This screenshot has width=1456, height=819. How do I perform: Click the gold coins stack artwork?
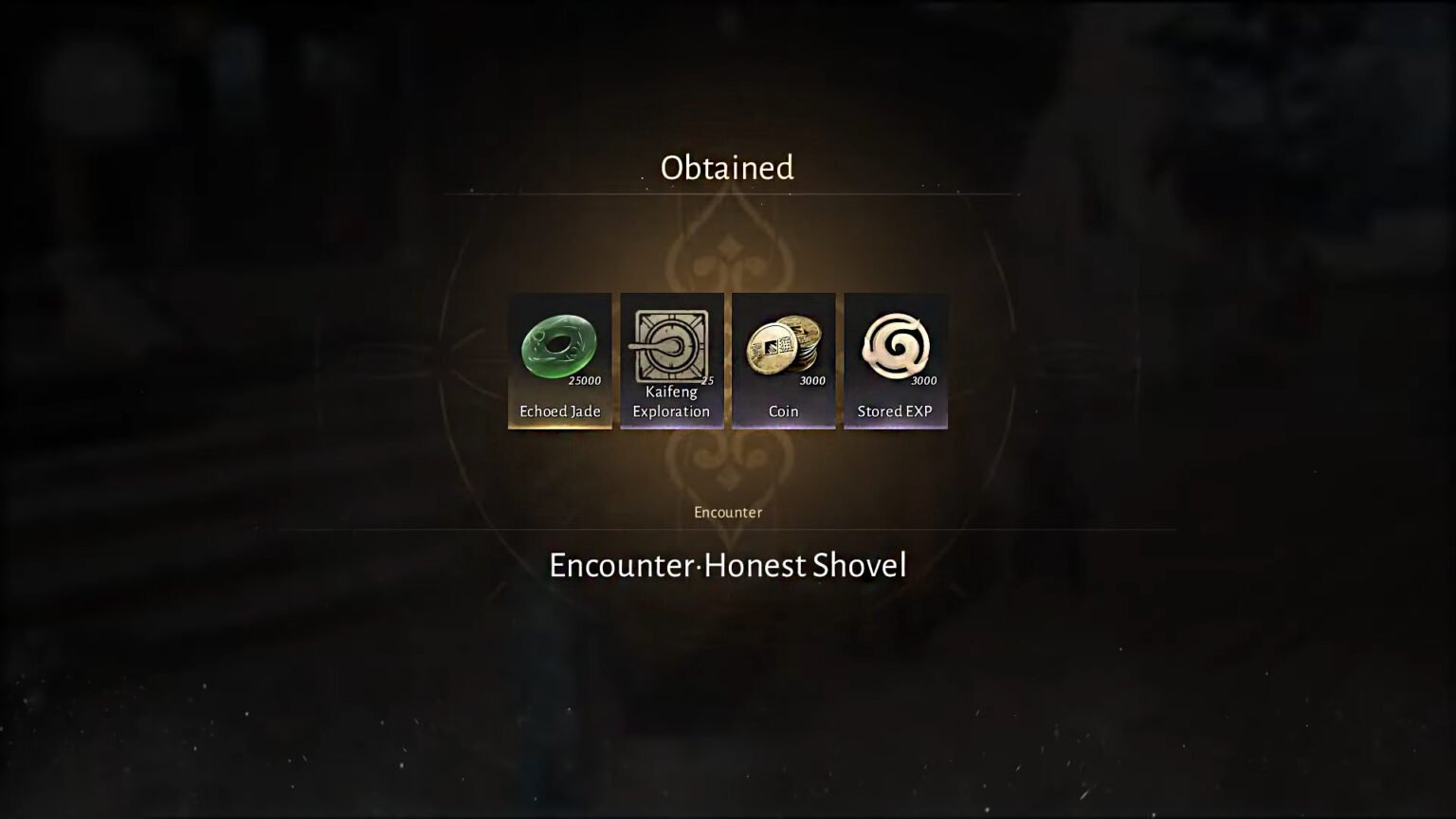[x=783, y=348]
